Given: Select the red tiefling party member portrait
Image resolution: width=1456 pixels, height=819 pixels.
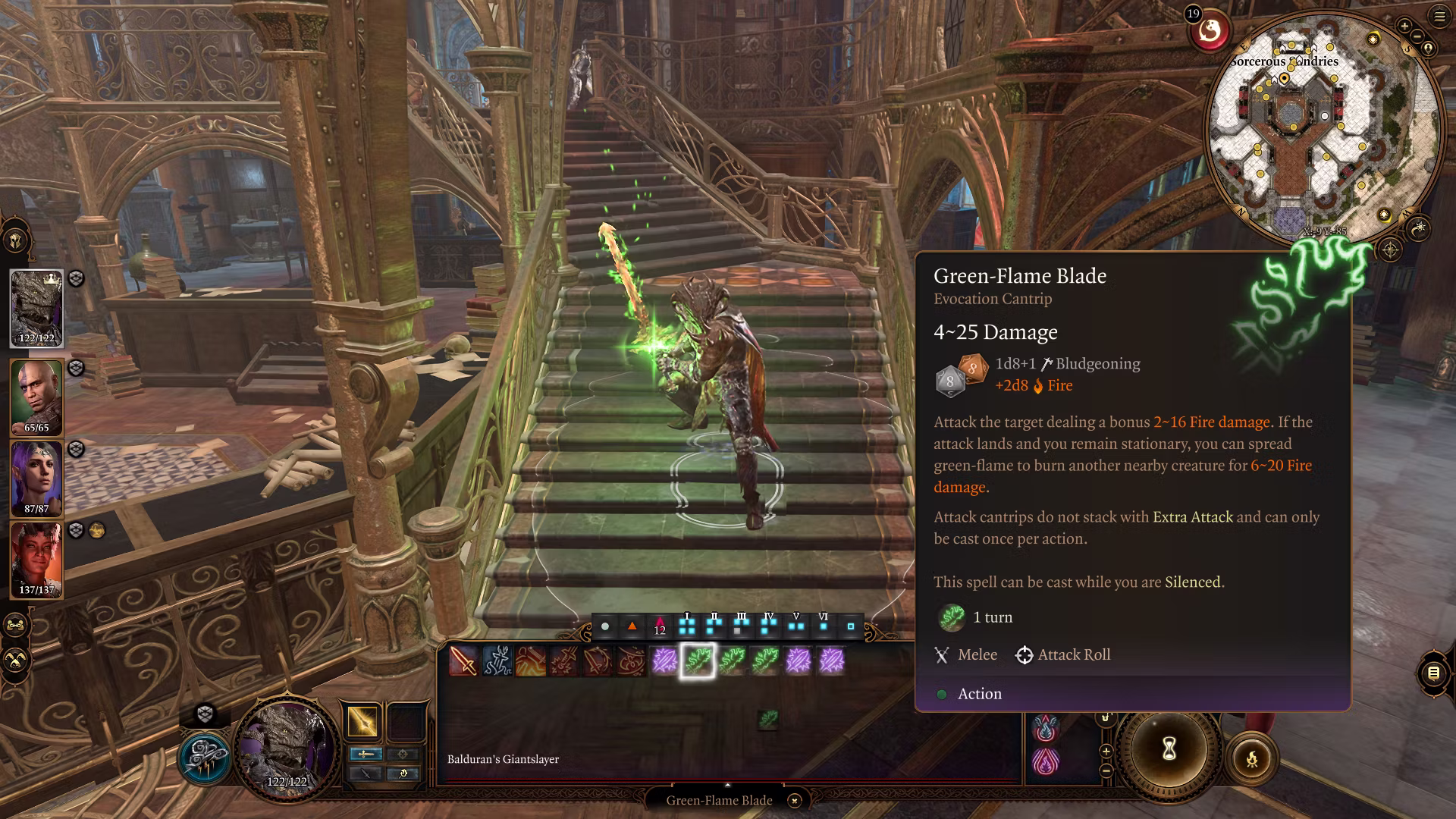Looking at the screenshot, I should pos(36,560).
